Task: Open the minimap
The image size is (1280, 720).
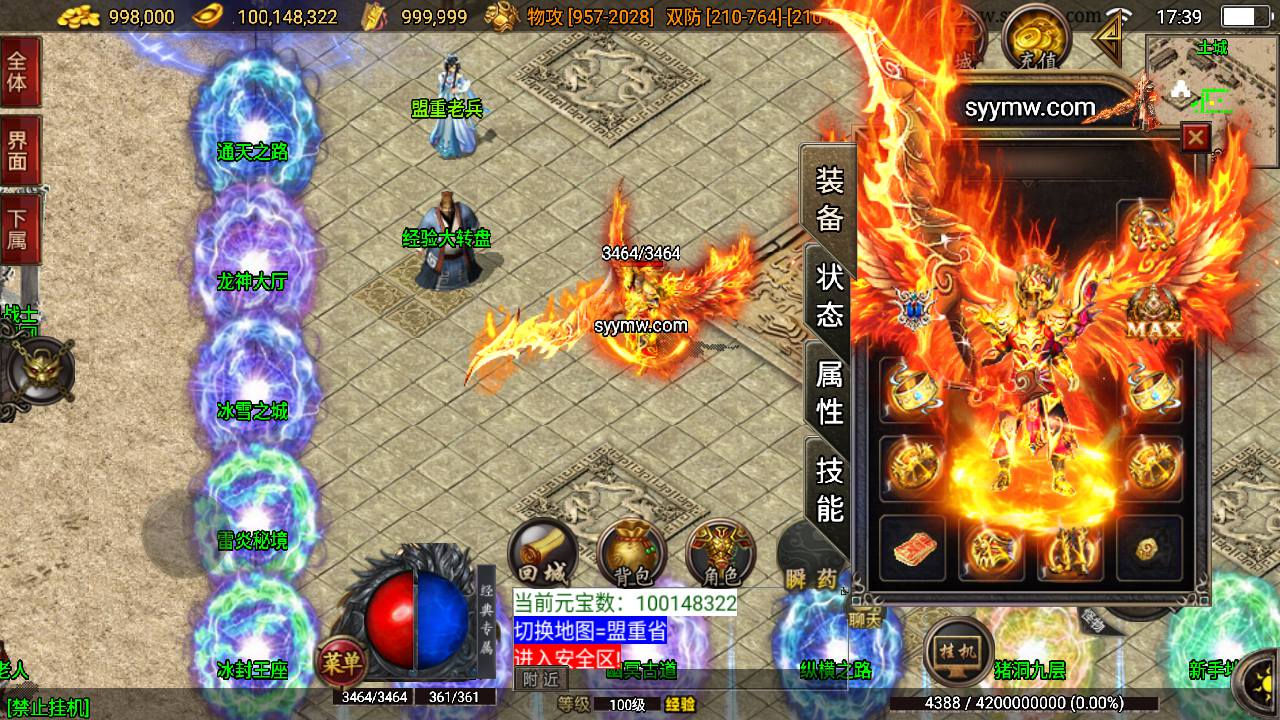Action: [x=1212, y=100]
